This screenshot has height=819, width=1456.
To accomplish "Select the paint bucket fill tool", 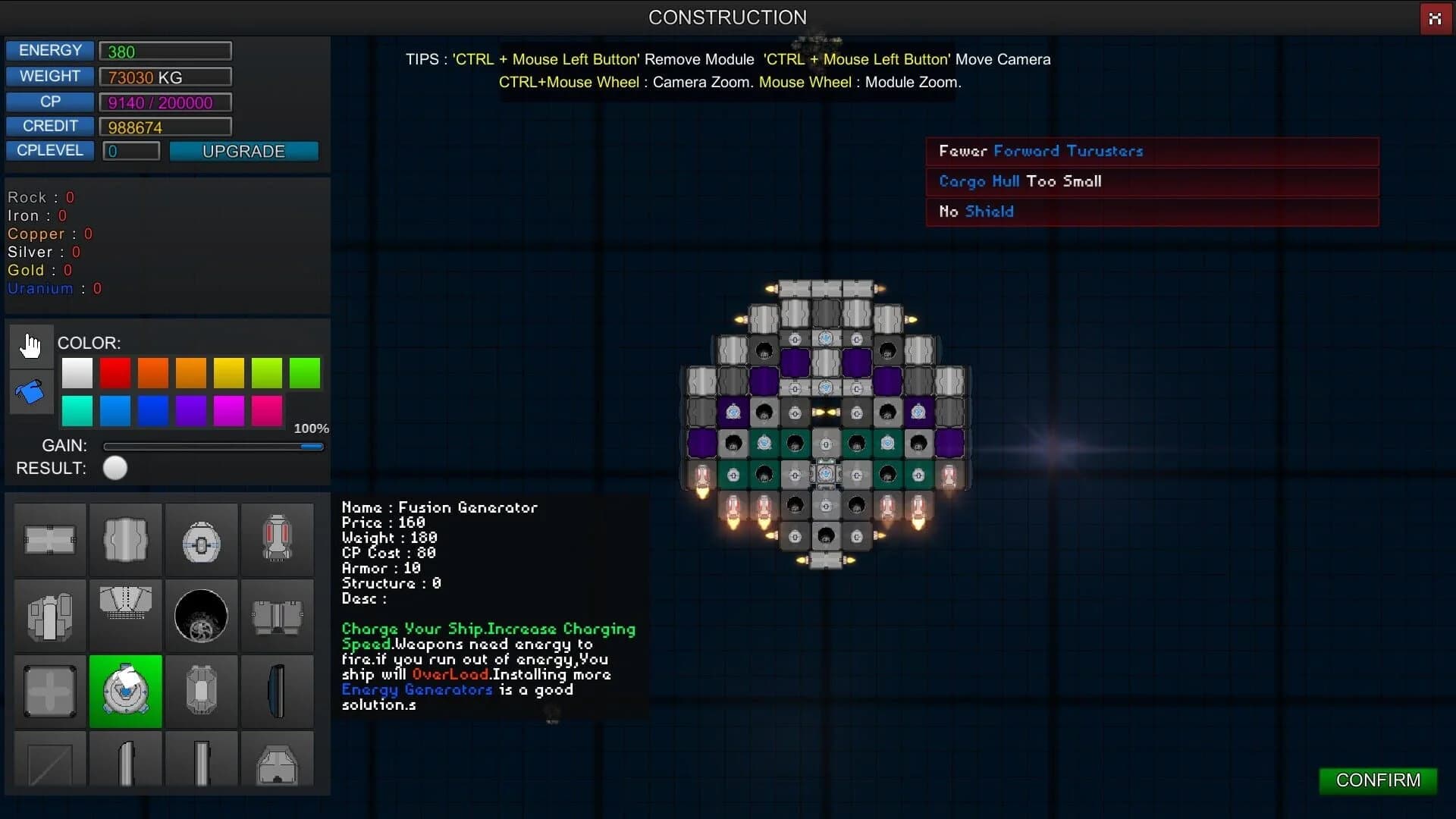I will point(29,391).
